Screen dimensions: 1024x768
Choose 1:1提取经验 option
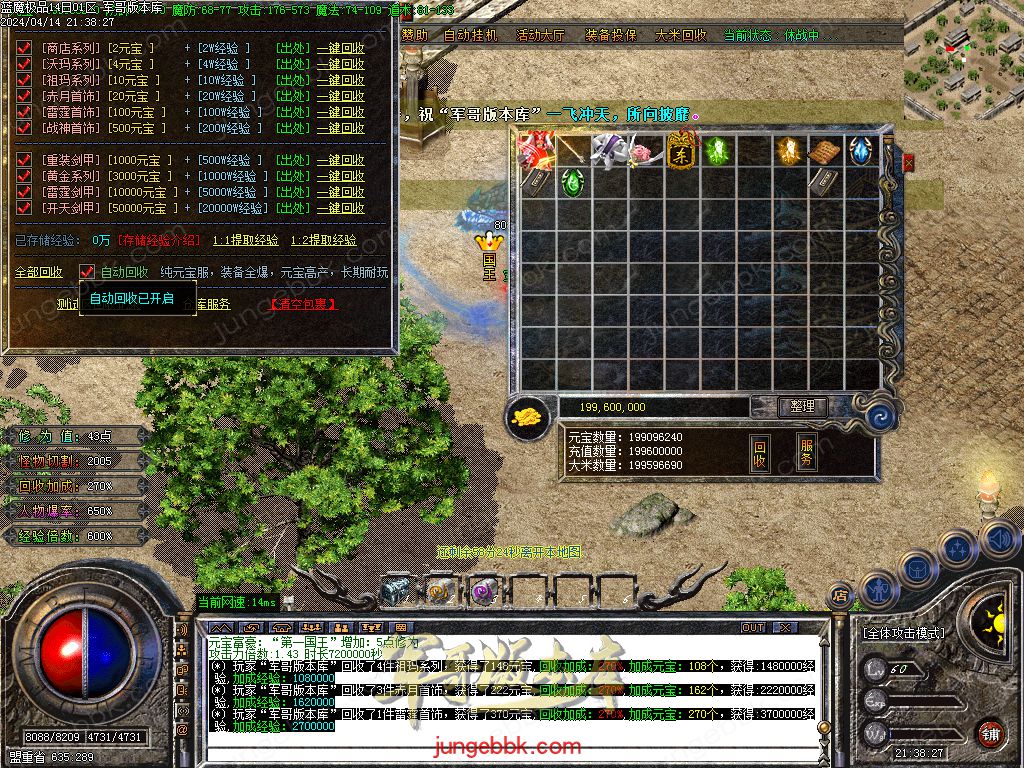coord(245,240)
